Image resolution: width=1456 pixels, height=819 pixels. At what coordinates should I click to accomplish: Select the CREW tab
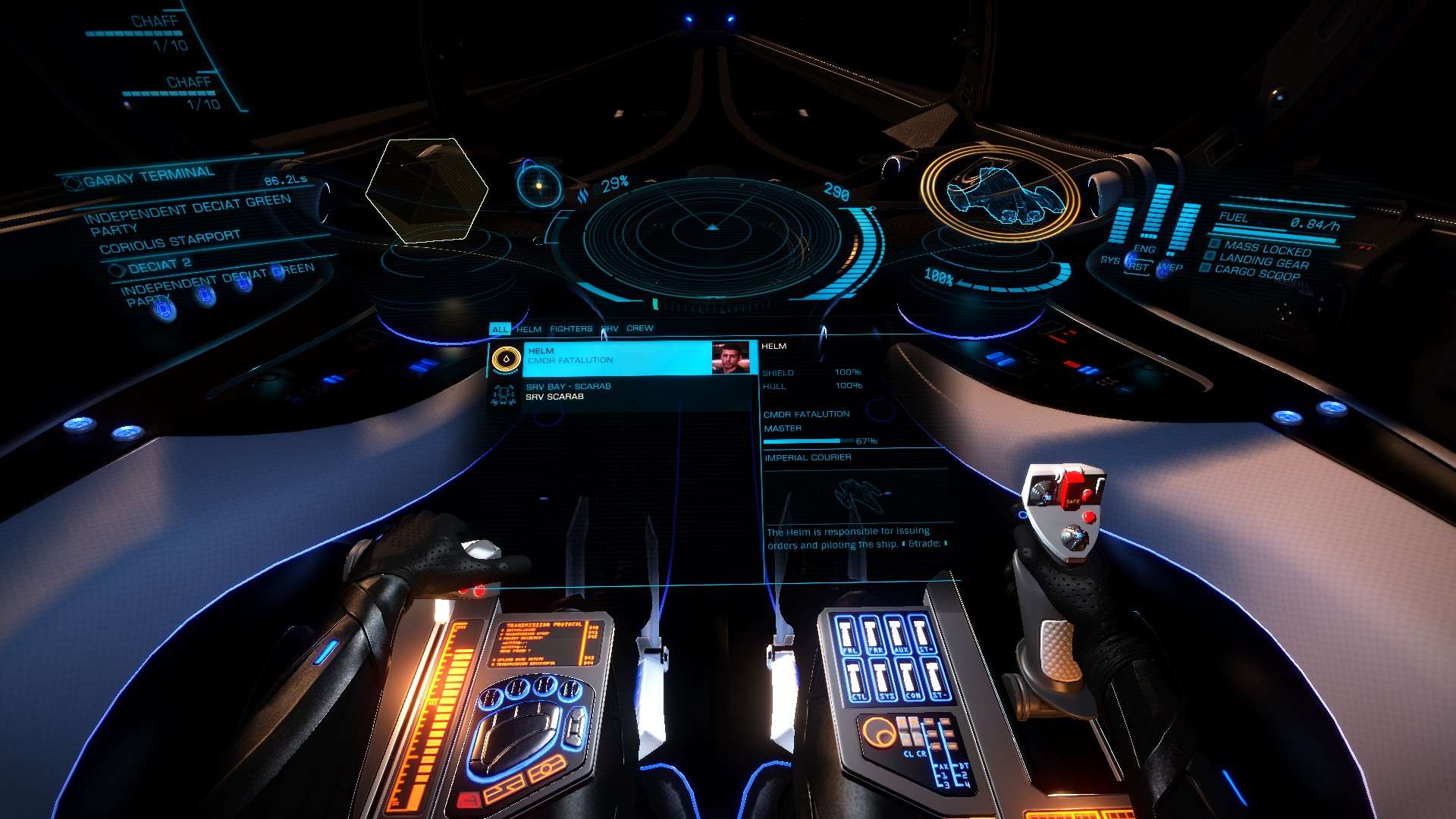point(639,328)
